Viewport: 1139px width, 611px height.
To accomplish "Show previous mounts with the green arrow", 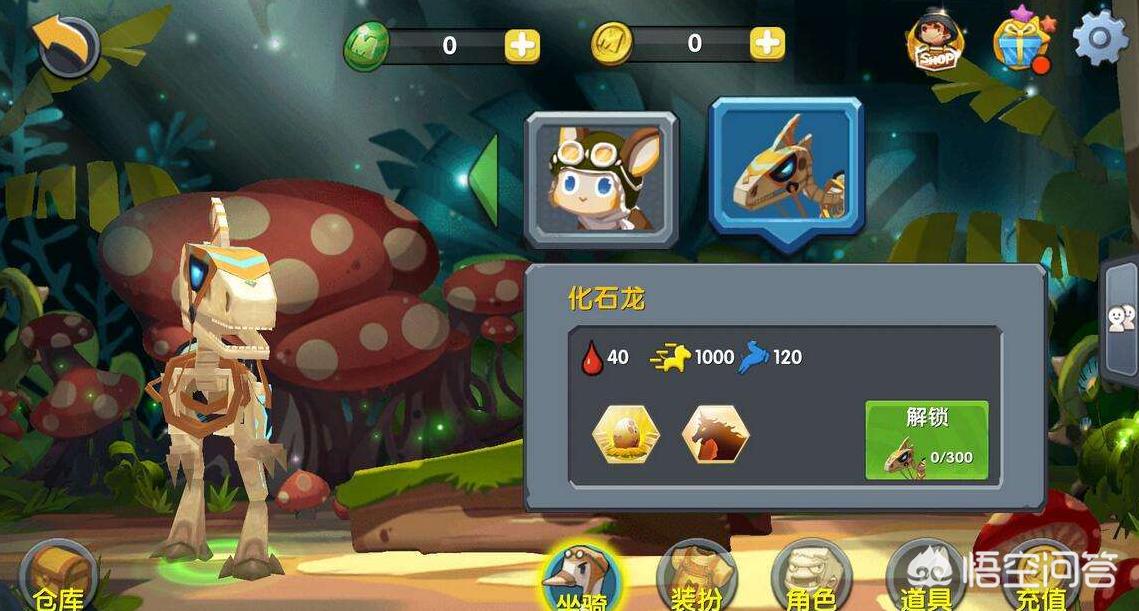I will (x=485, y=180).
